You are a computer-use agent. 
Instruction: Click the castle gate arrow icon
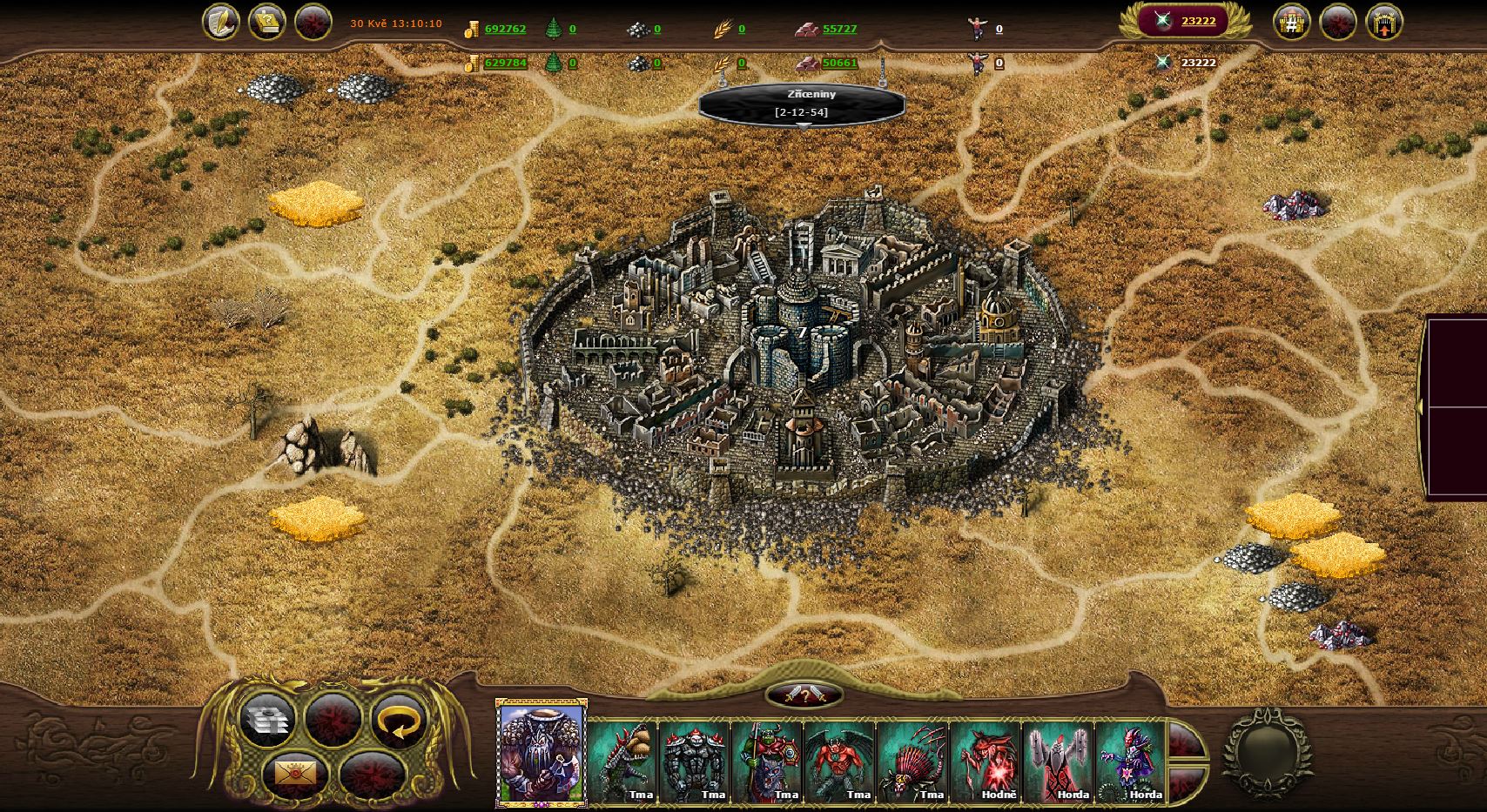[x=1383, y=23]
